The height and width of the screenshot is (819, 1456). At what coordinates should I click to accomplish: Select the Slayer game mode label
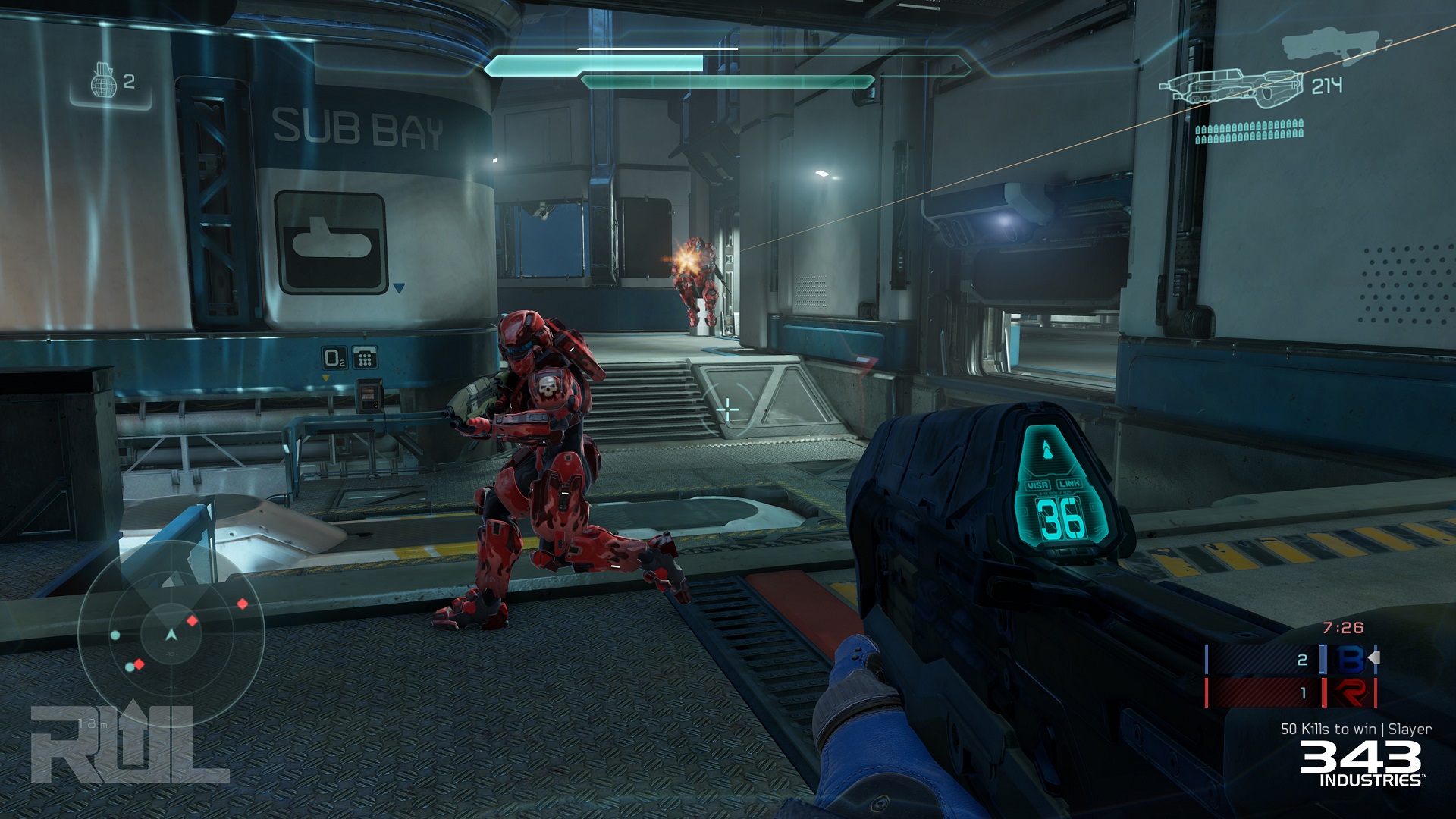(1411, 730)
